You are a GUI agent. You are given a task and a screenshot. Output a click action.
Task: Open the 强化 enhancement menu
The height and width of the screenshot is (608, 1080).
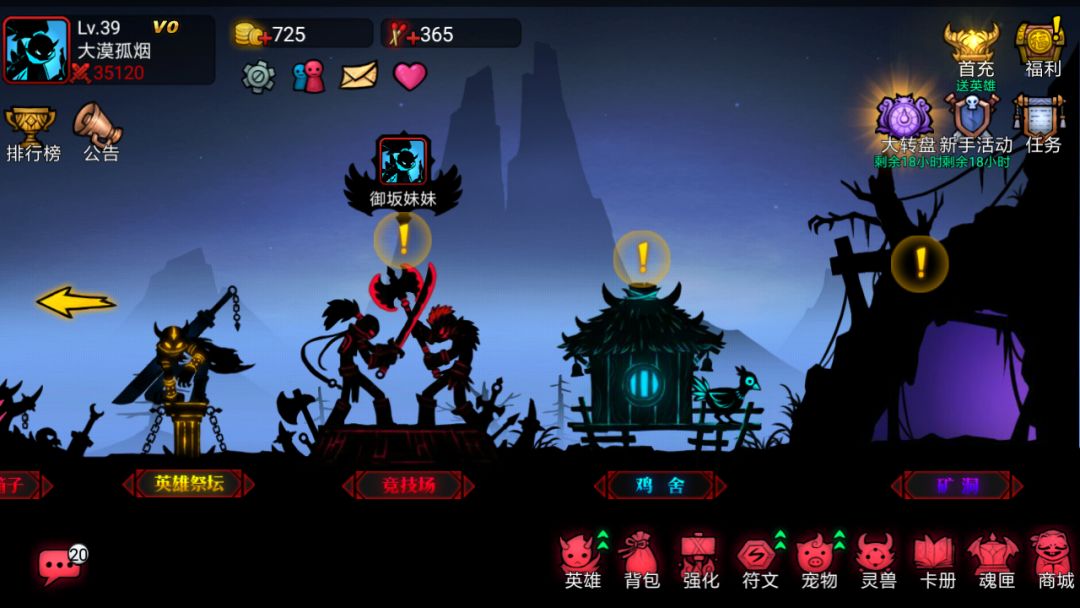[700, 560]
